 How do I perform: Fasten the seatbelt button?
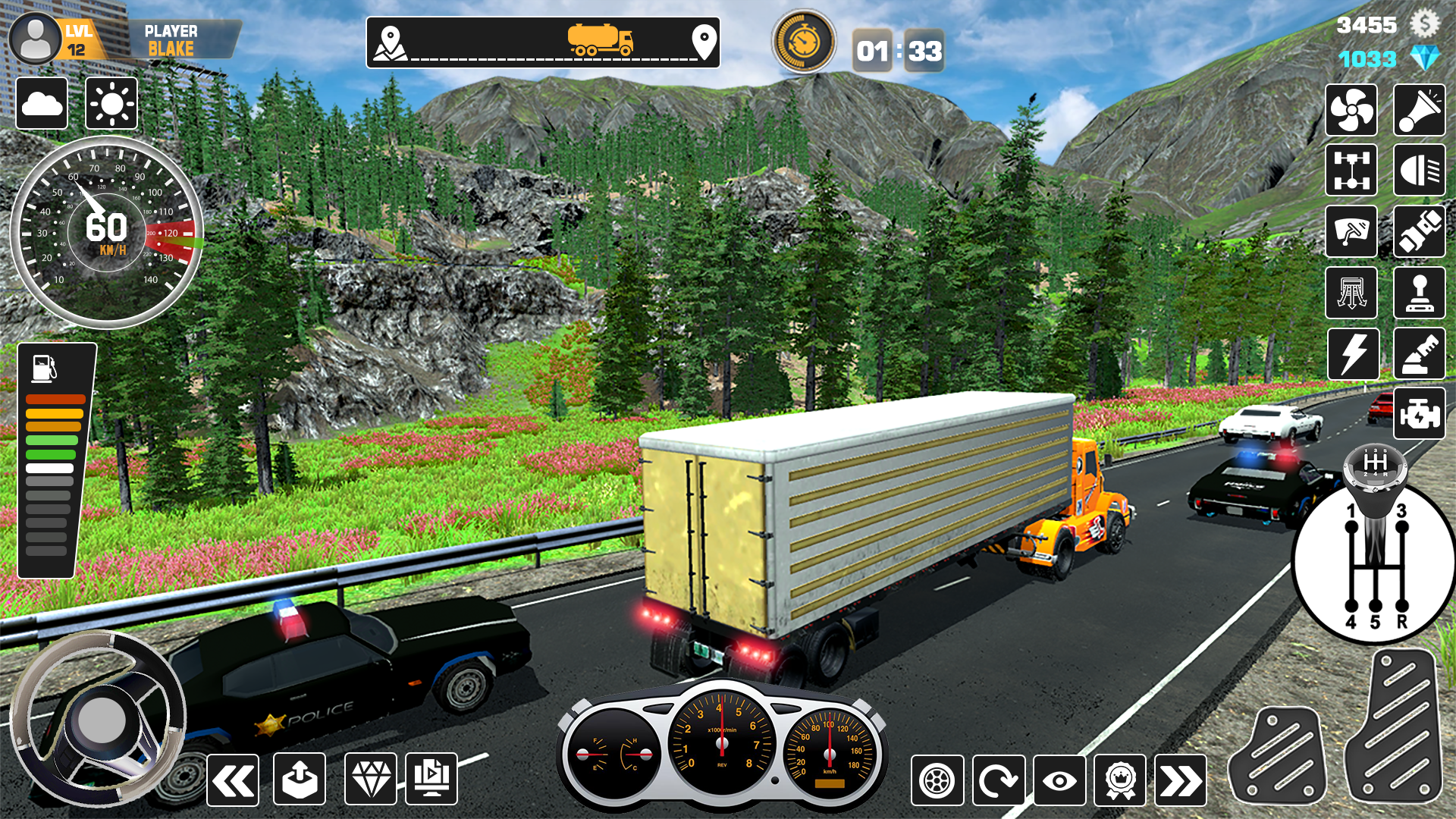1419,231
